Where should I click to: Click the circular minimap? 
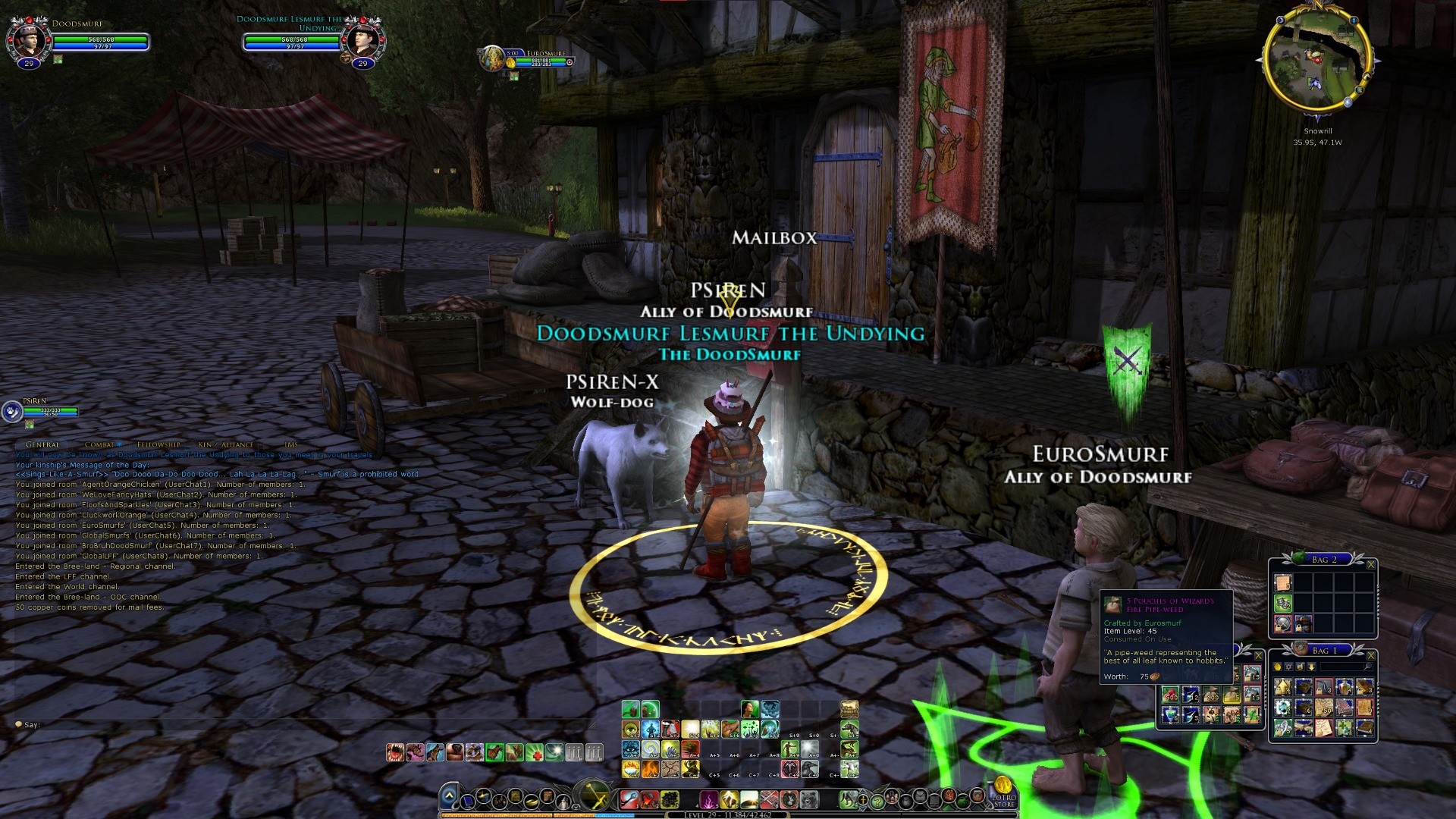point(1317,62)
